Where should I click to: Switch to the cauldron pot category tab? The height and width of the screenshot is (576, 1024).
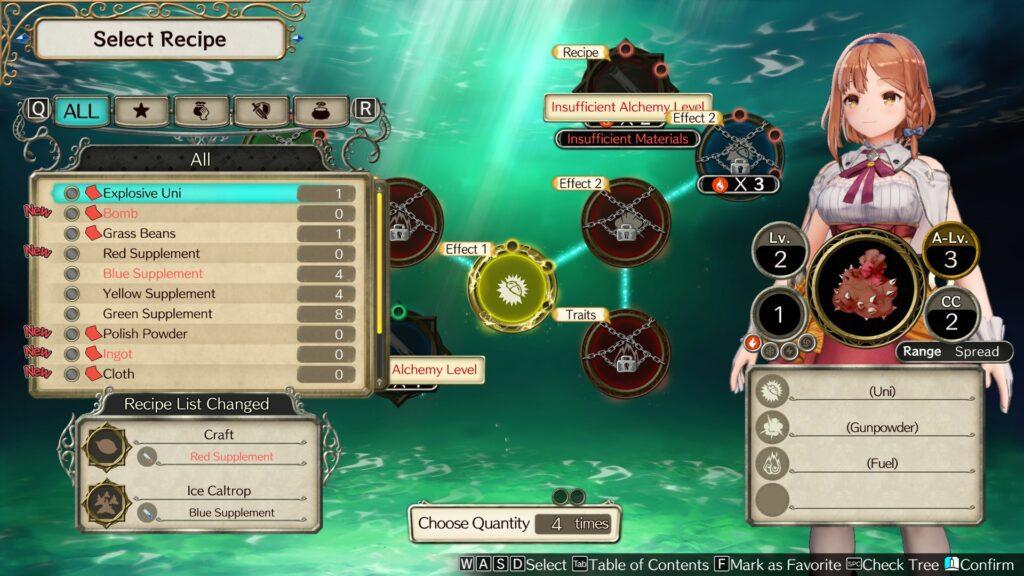point(320,110)
